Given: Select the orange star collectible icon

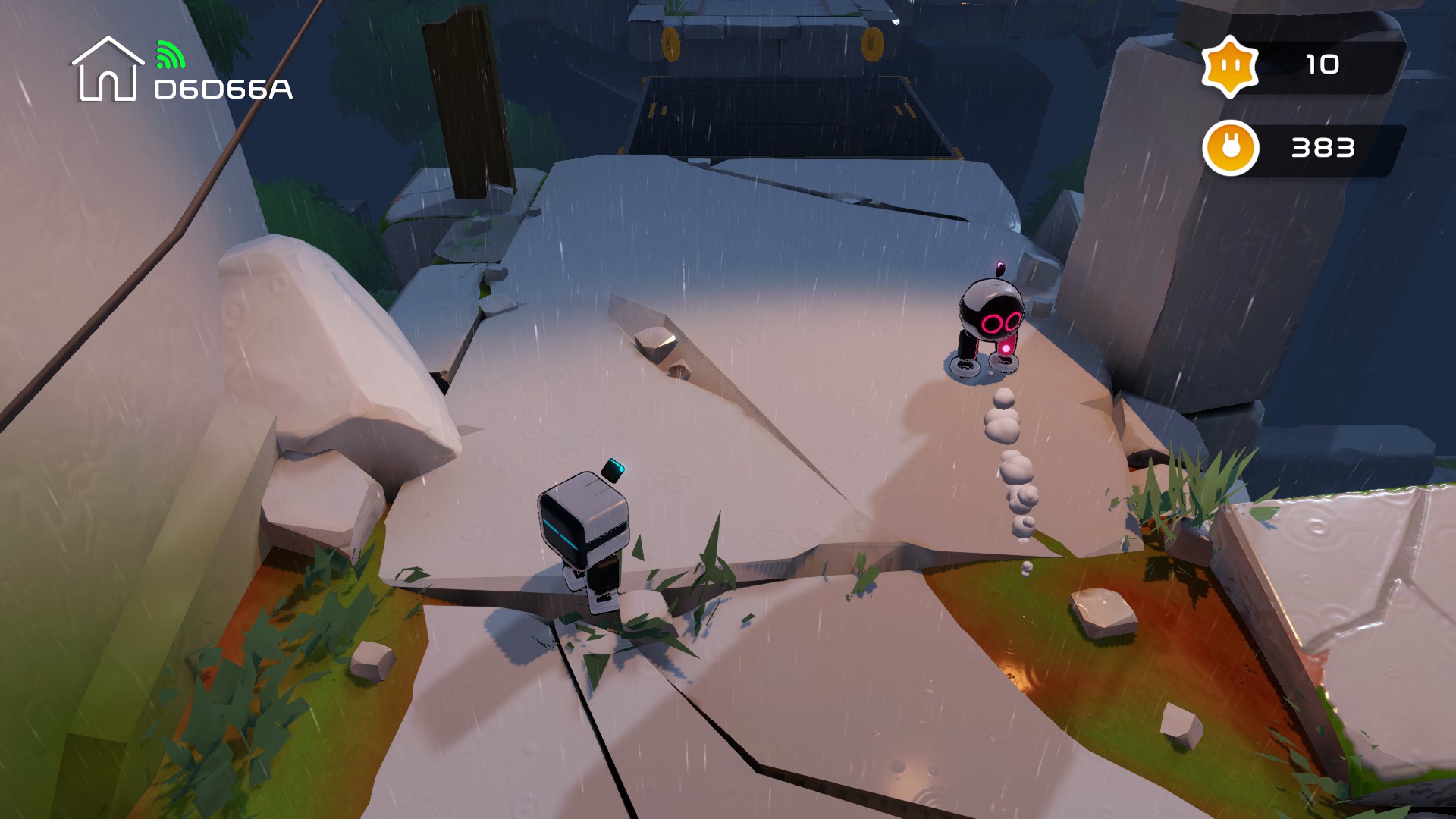Looking at the screenshot, I should pos(1229,67).
